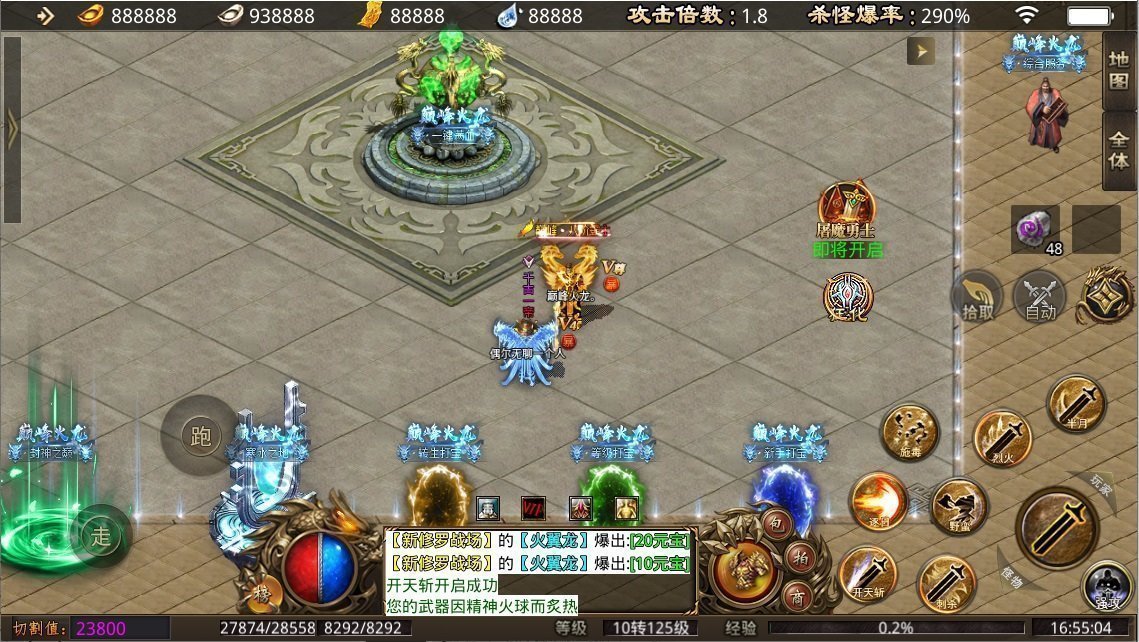Toggle the 强攻 forced attack button
The width and height of the screenshot is (1139, 642).
pyautogui.click(x=1108, y=587)
